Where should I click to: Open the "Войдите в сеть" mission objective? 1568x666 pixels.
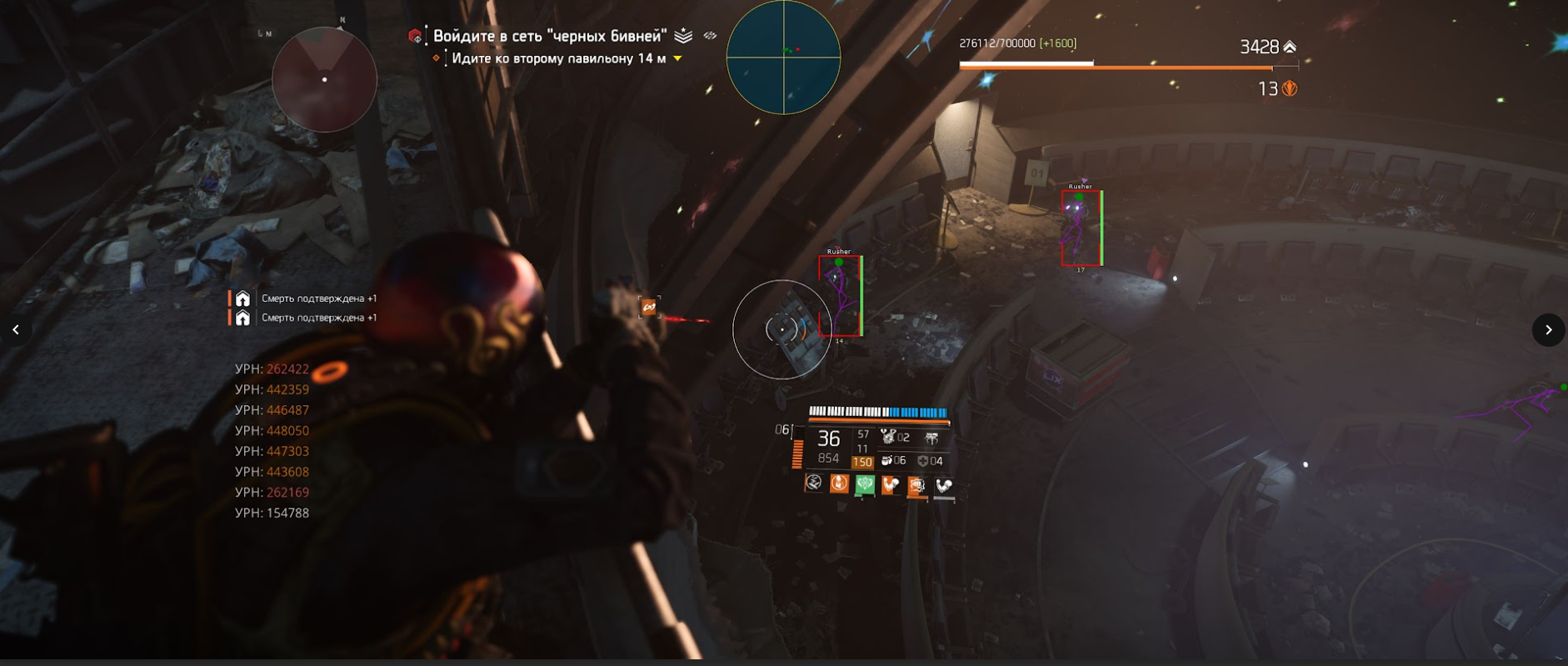coord(550,36)
